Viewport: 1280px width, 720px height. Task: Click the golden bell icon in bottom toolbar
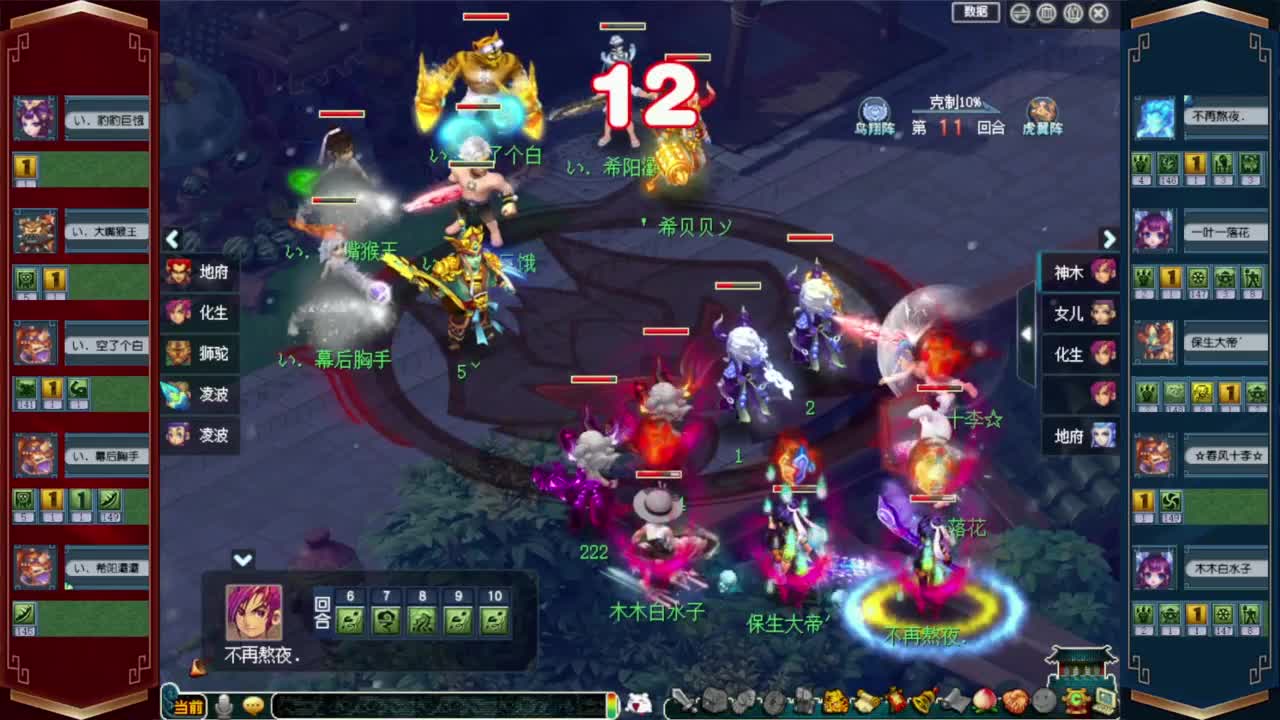(925, 703)
